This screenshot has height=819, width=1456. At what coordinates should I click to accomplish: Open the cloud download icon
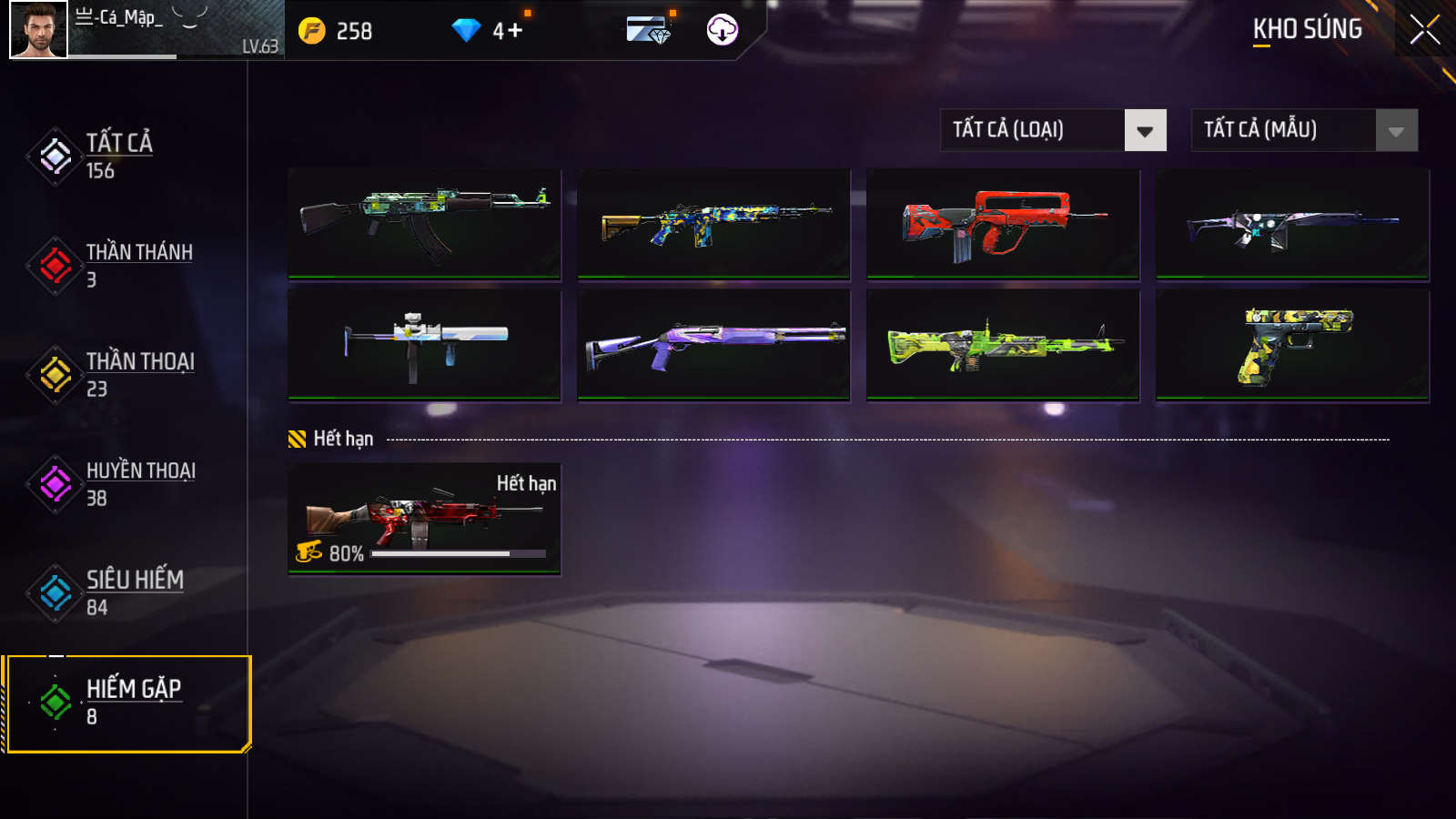click(722, 30)
